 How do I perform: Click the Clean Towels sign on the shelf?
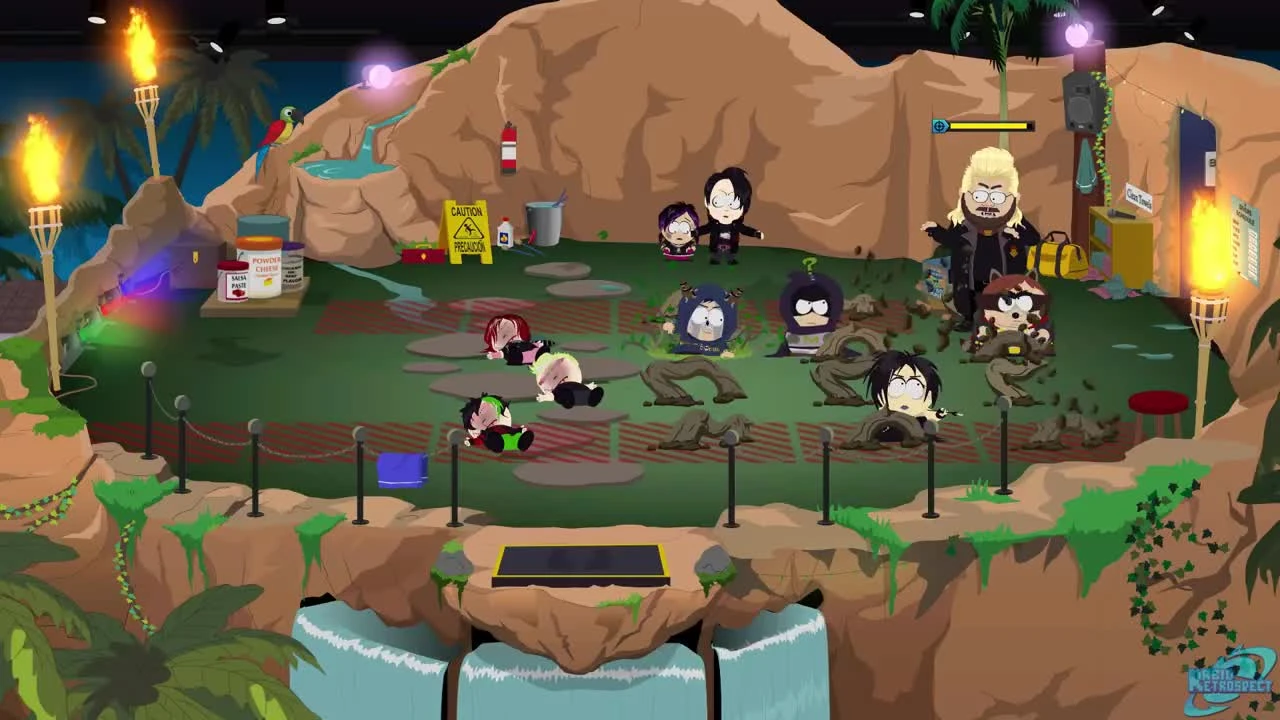point(1138,197)
